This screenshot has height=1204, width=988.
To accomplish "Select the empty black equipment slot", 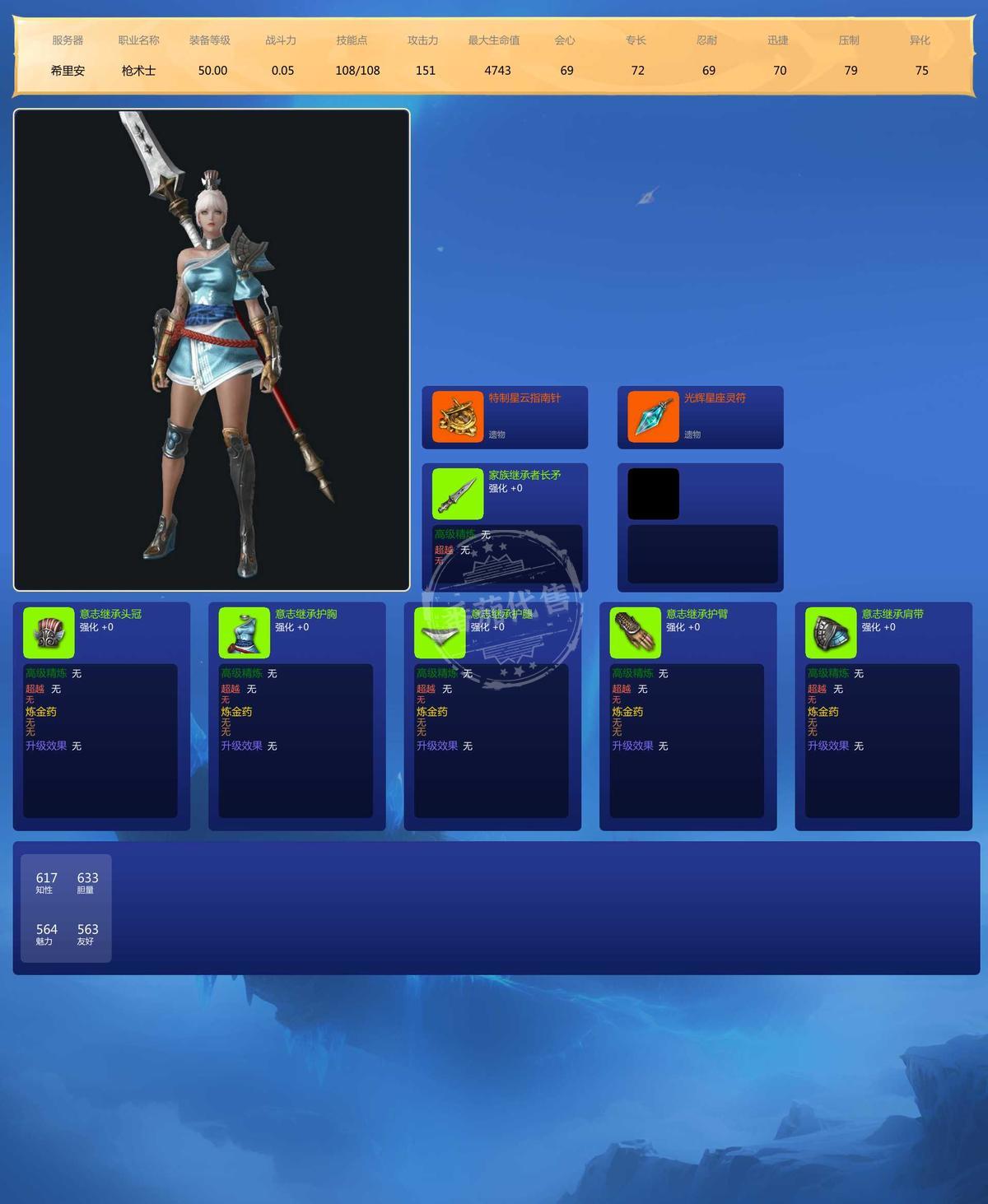I will (653, 494).
